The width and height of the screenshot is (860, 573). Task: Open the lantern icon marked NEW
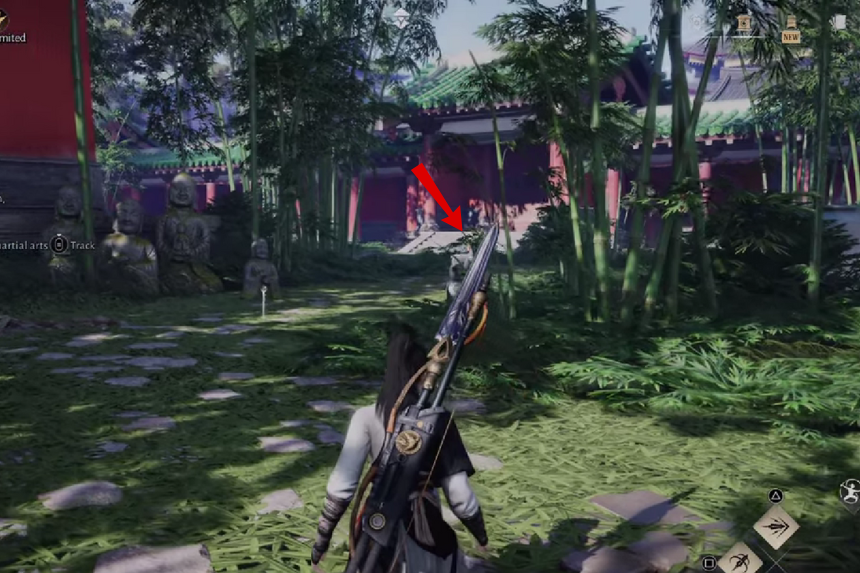[791, 27]
